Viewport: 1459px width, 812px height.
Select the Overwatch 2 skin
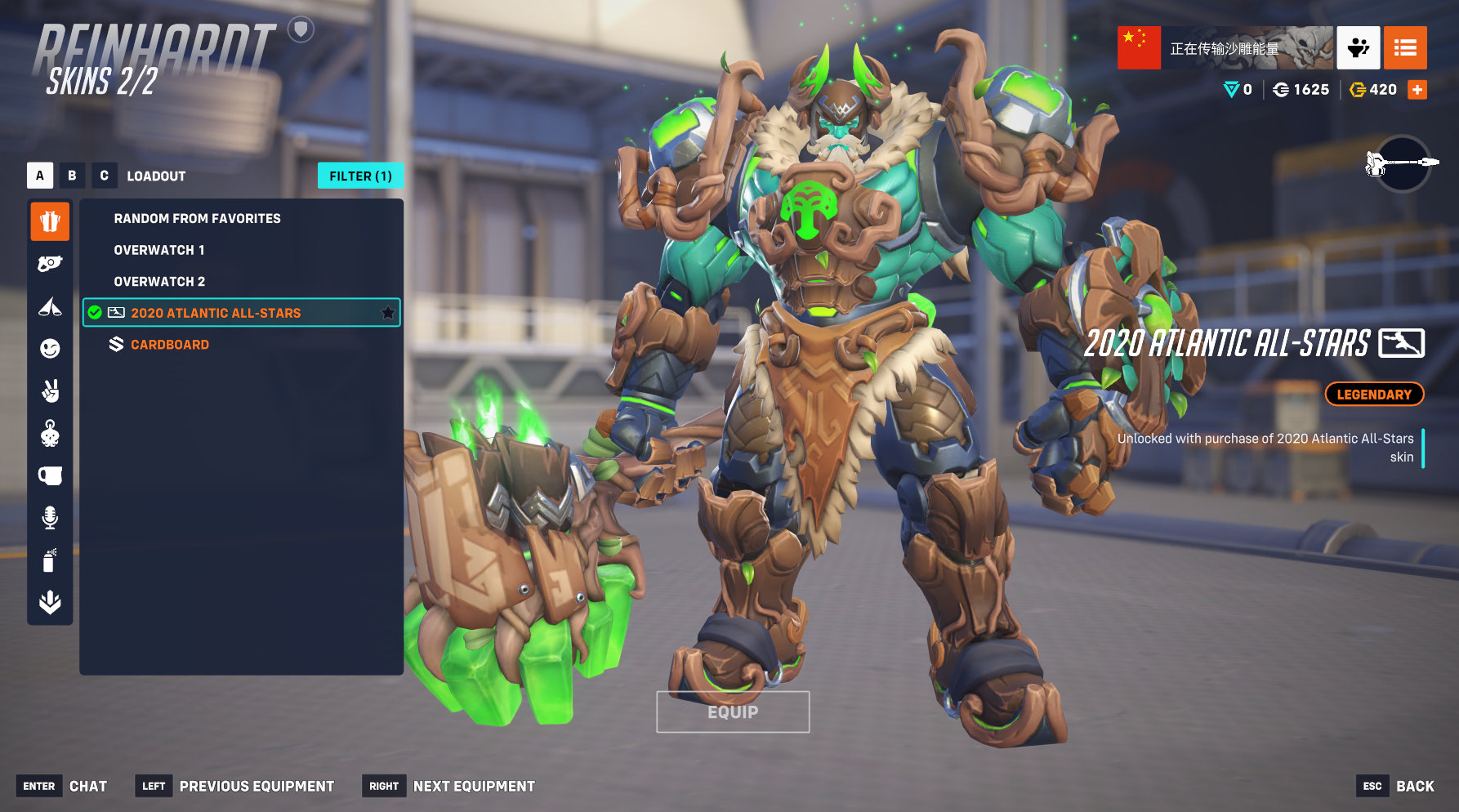coord(159,282)
